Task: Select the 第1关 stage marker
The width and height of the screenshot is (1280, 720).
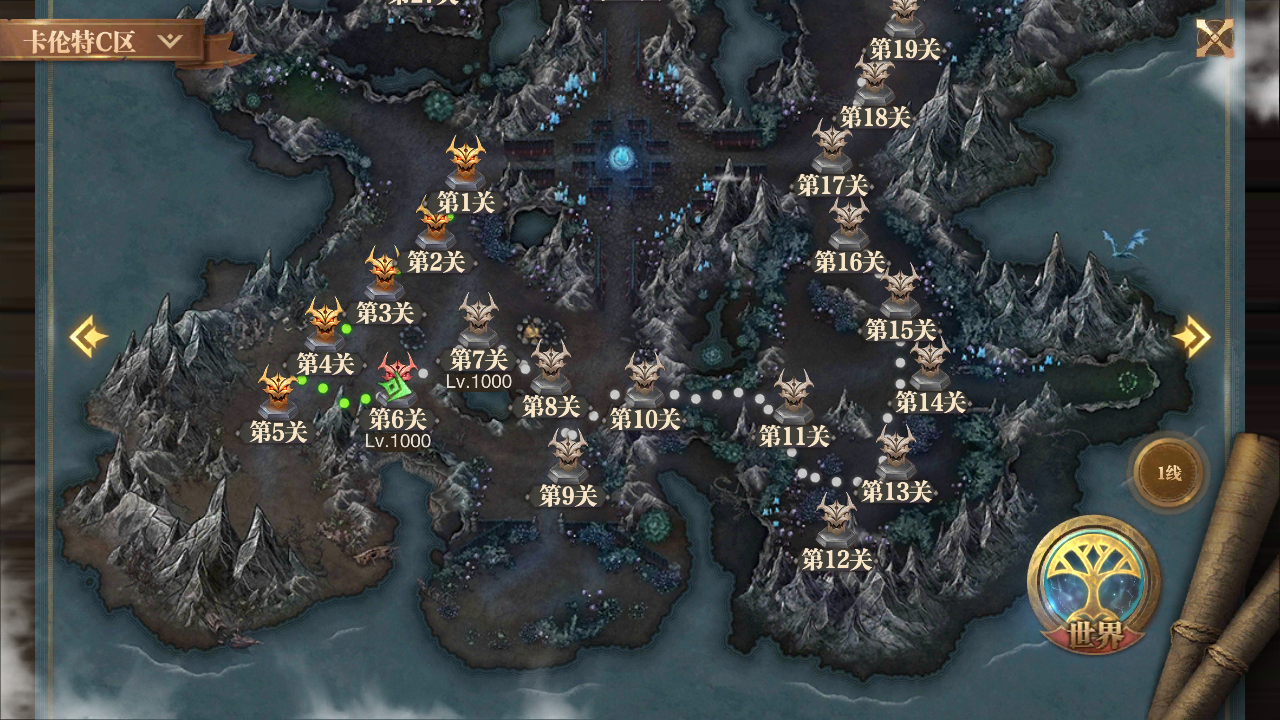Action: (466, 162)
